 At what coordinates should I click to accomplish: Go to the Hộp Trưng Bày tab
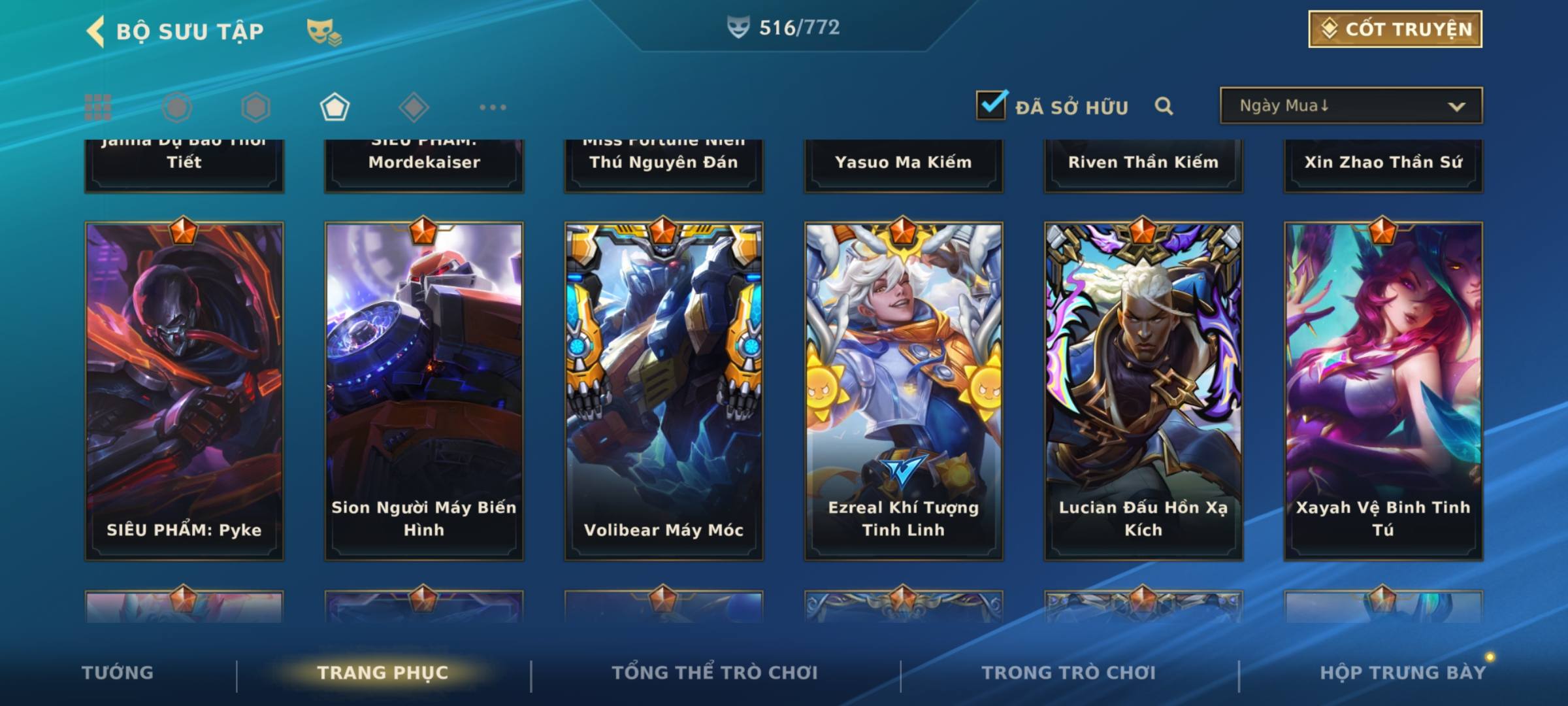pyautogui.click(x=1402, y=673)
